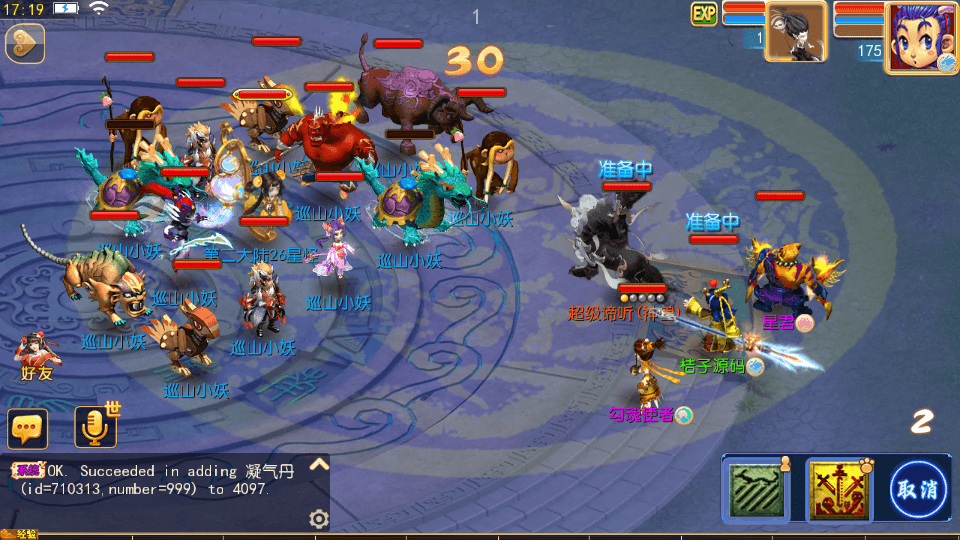The width and height of the screenshot is (960, 540).
Task: Open the dark-haired pet portrait
Action: tap(796, 32)
